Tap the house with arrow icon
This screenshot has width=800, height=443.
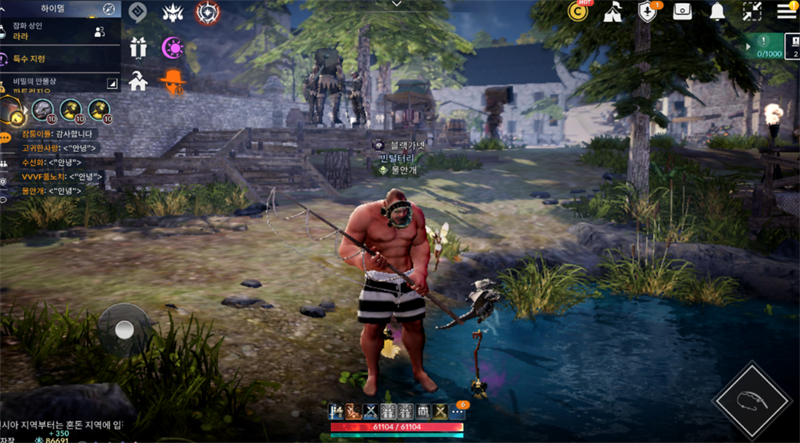click(138, 83)
